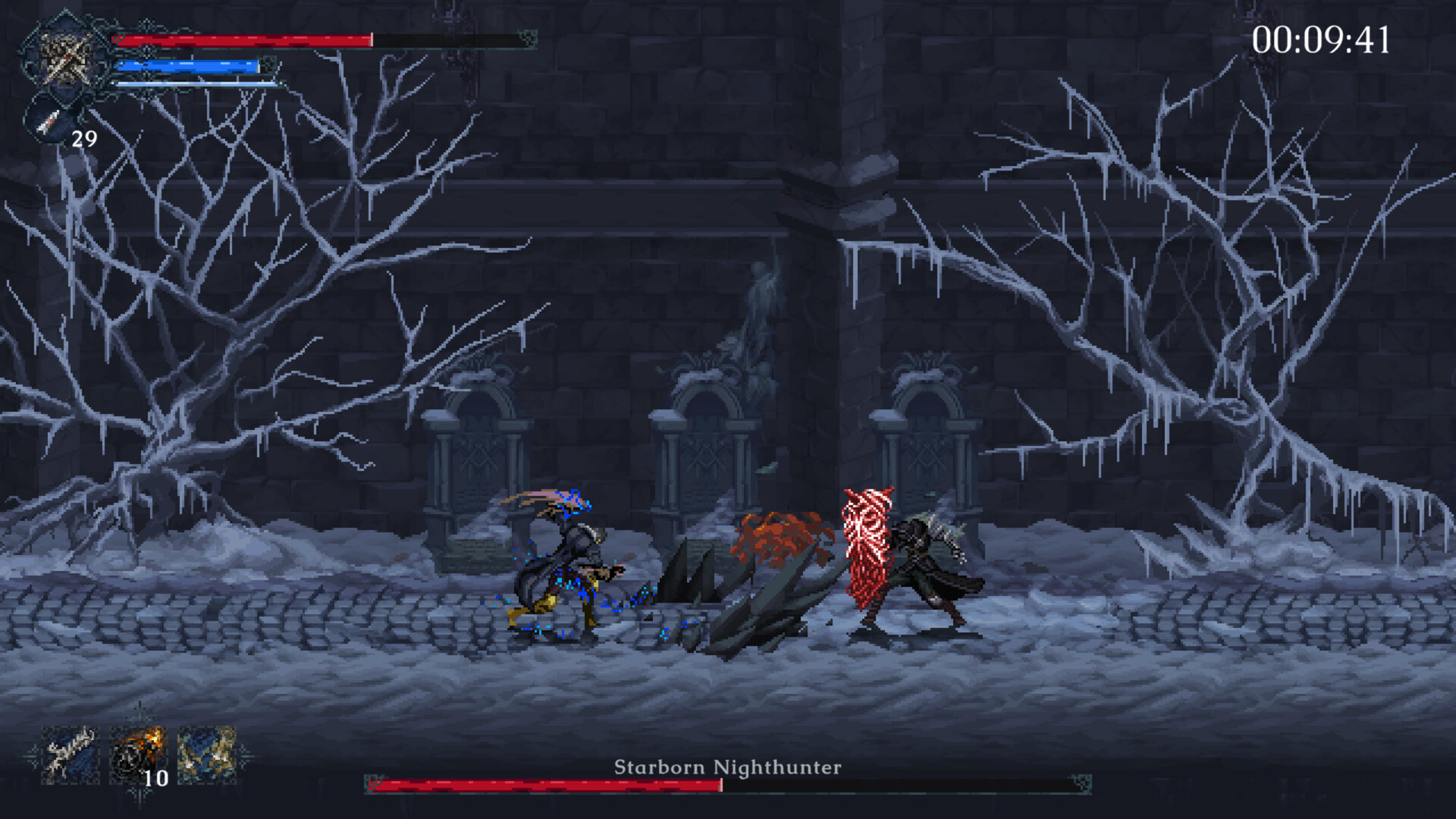The image size is (1456, 819).
Task: Choose the gold and blue skill slot
Action: 206,755
